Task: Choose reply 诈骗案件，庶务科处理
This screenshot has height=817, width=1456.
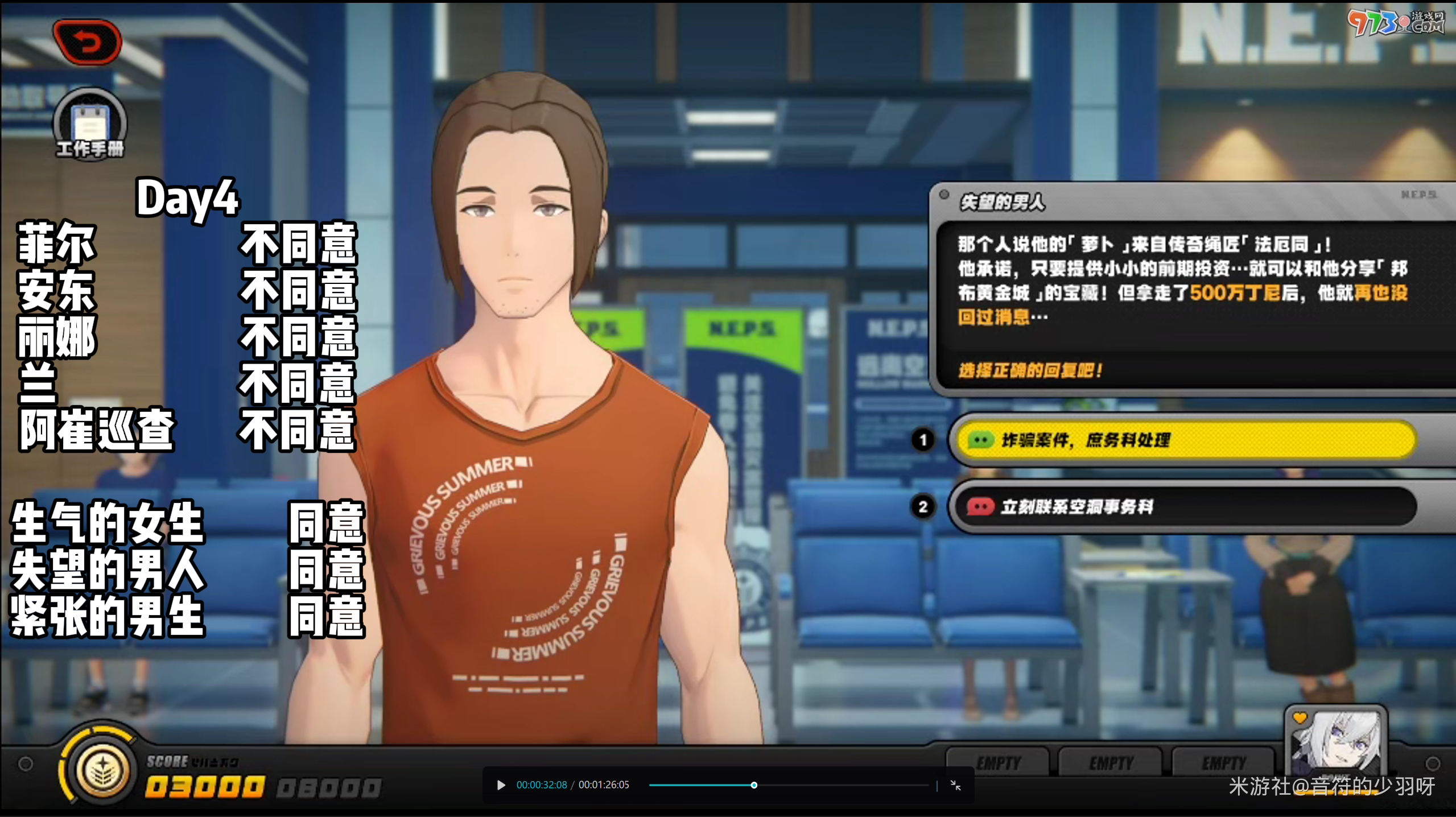Action: coord(1186,440)
